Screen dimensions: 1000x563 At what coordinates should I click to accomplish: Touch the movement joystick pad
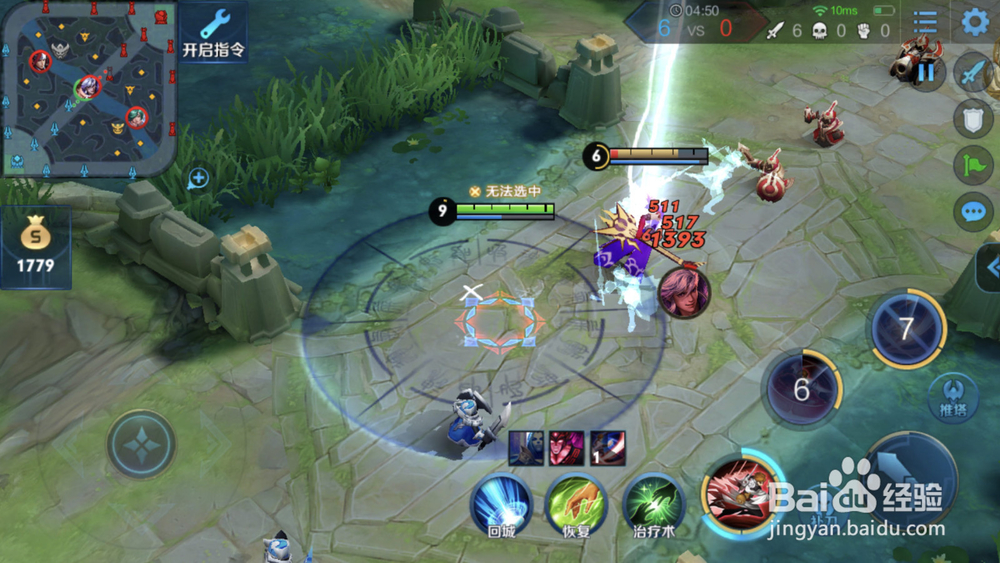[141, 444]
